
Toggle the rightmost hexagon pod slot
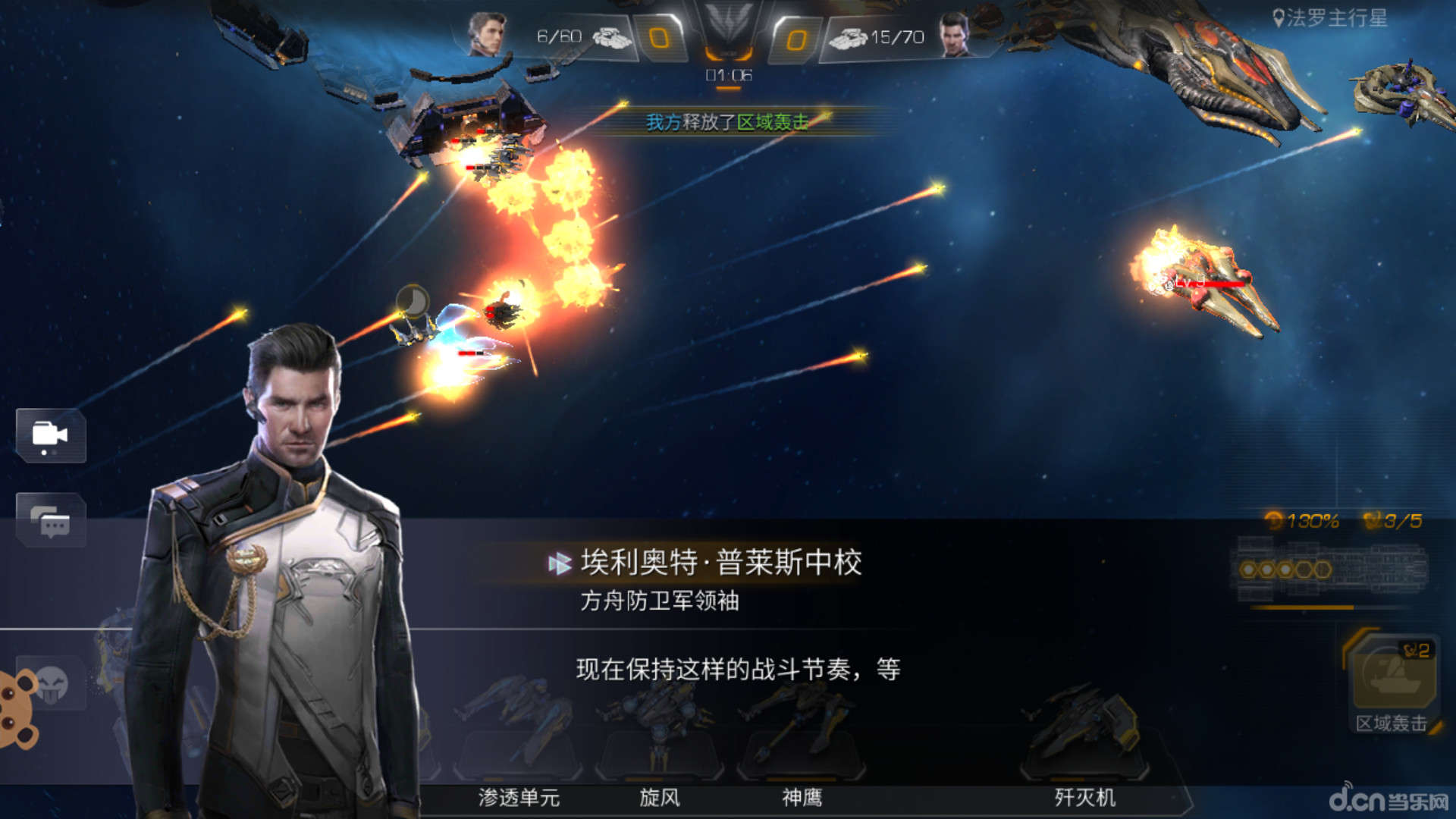point(1322,570)
